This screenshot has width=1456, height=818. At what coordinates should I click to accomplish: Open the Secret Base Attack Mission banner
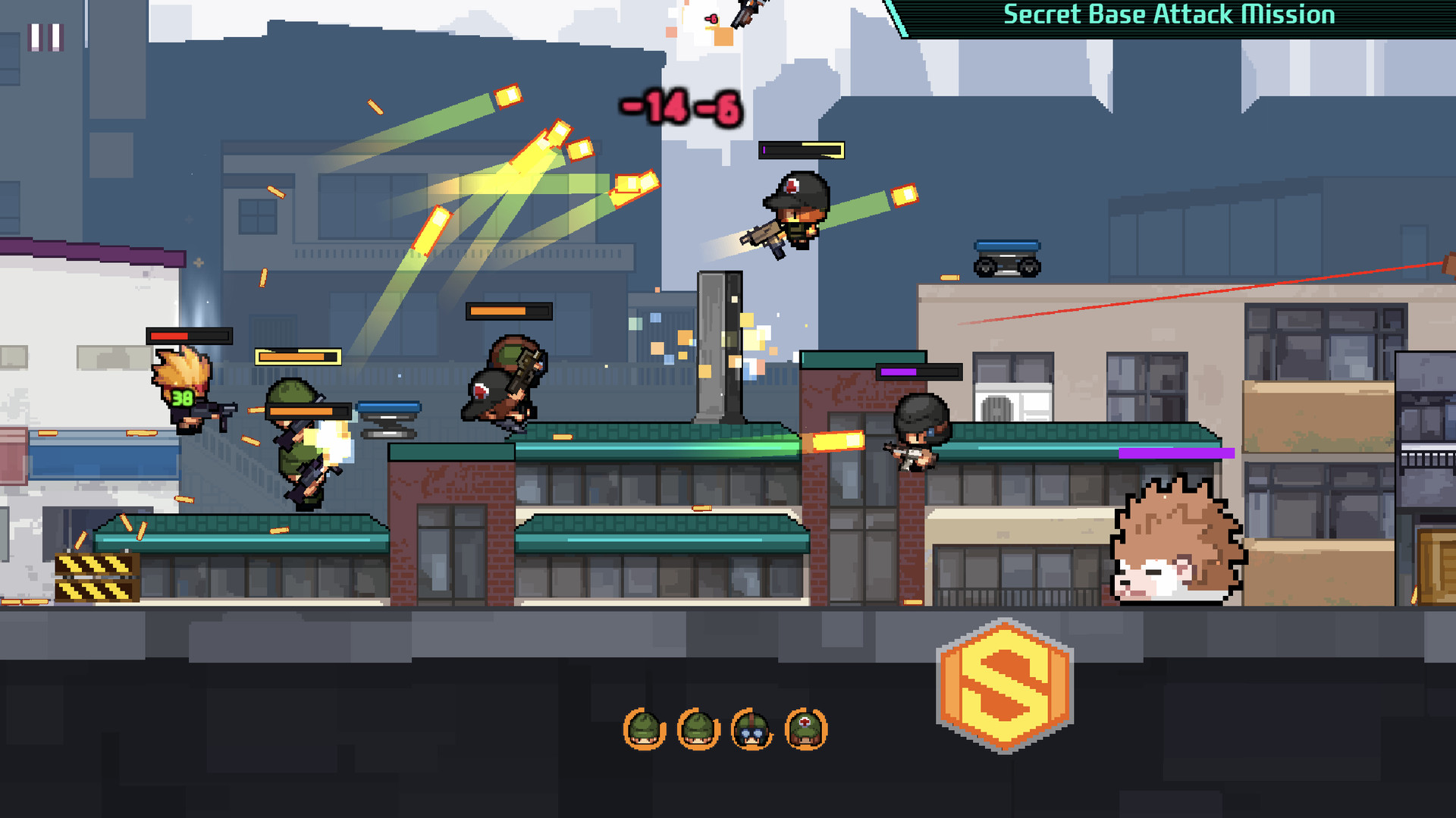(1170, 14)
